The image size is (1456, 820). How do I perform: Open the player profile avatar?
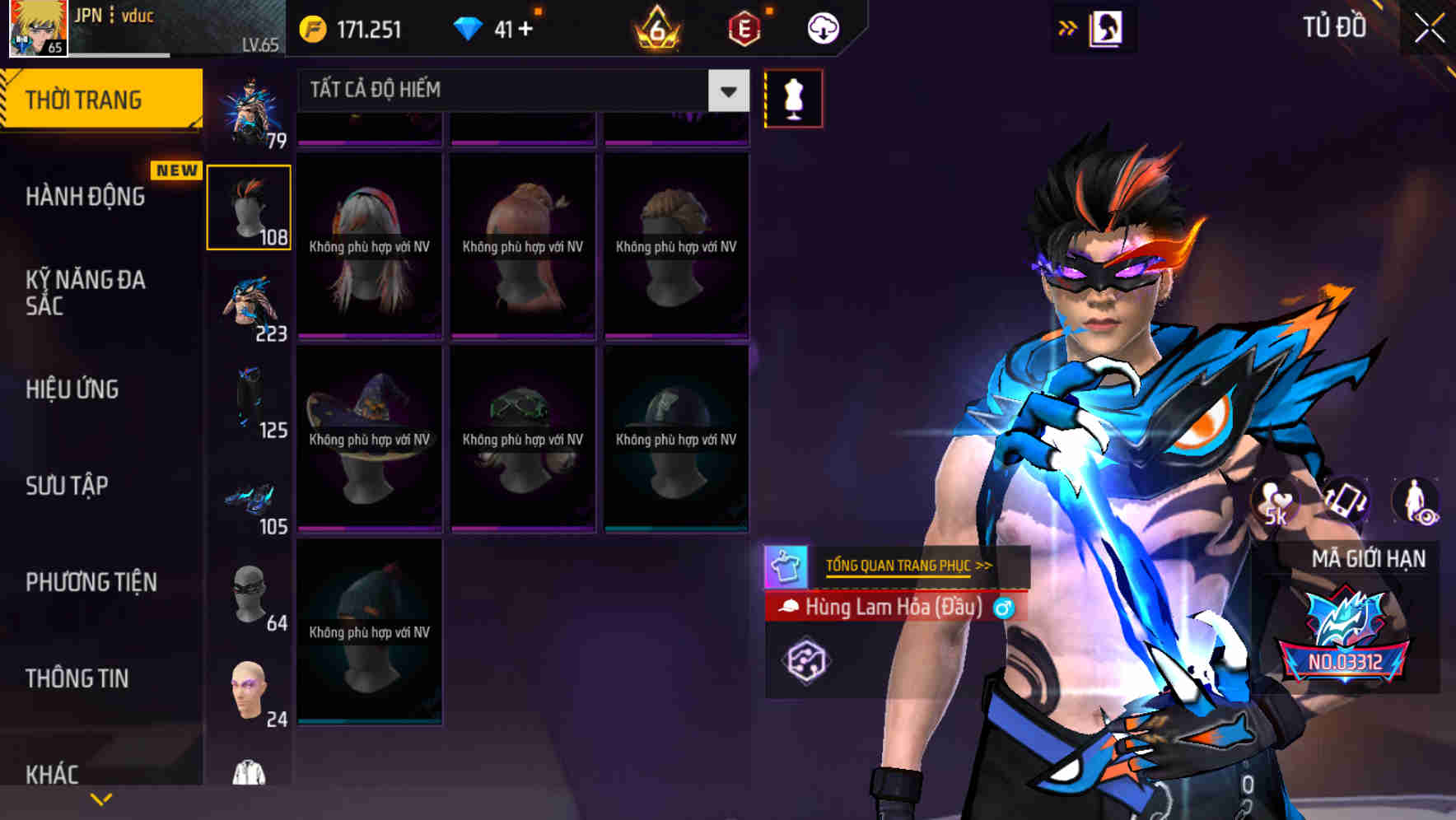point(38,28)
